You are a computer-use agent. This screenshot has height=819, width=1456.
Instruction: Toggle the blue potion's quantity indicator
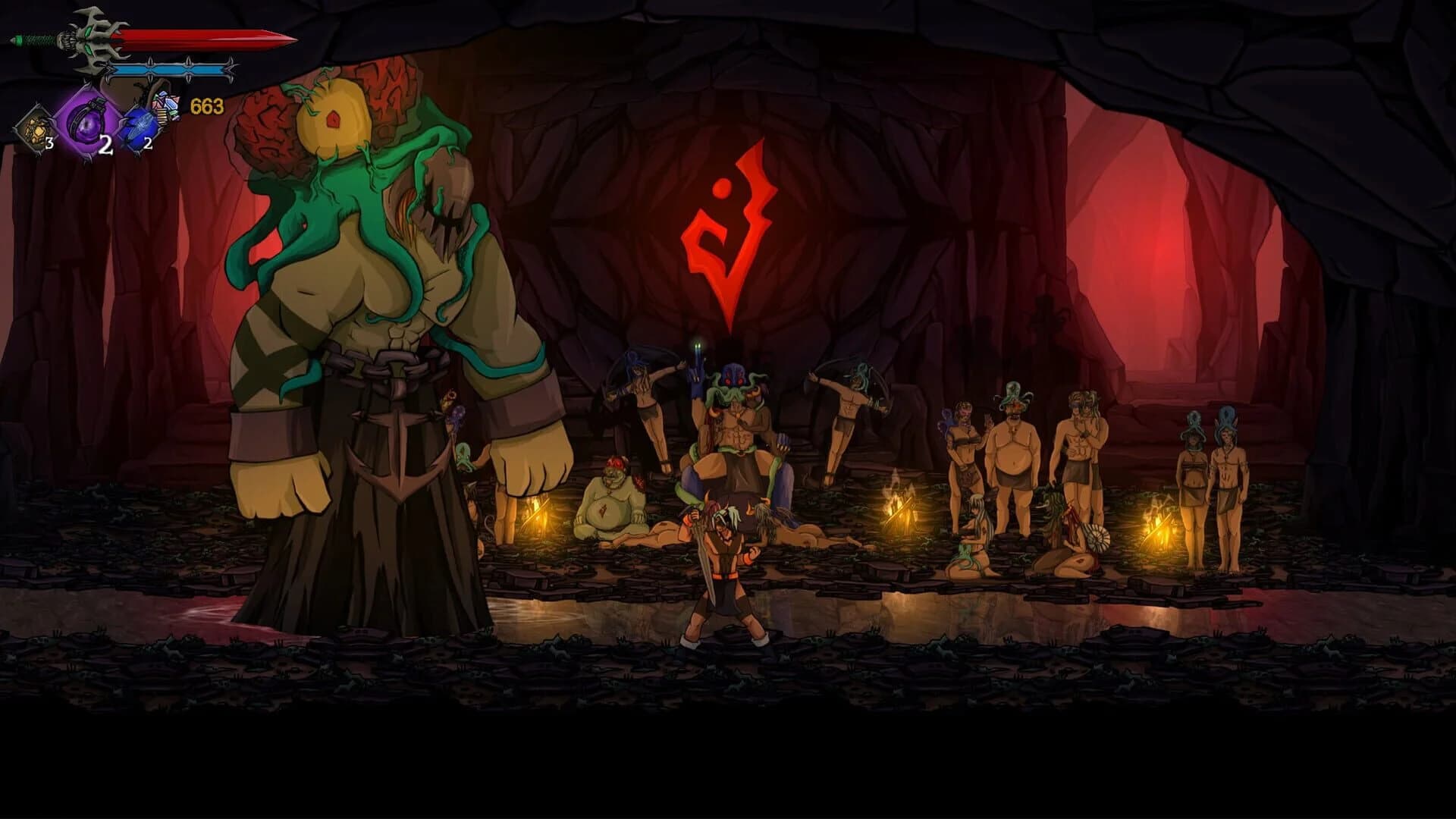click(147, 143)
